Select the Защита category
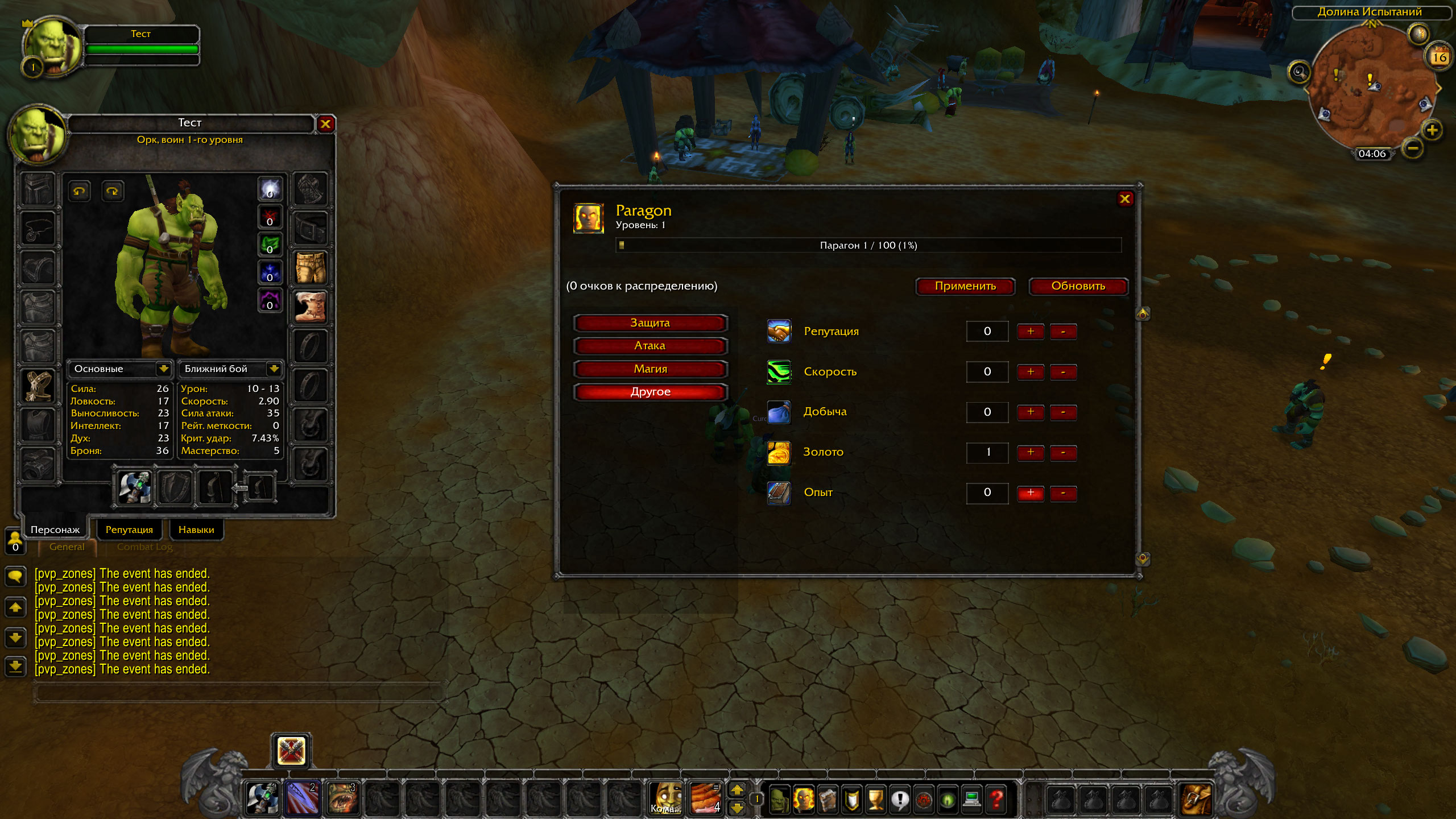The height and width of the screenshot is (819, 1456). point(650,323)
